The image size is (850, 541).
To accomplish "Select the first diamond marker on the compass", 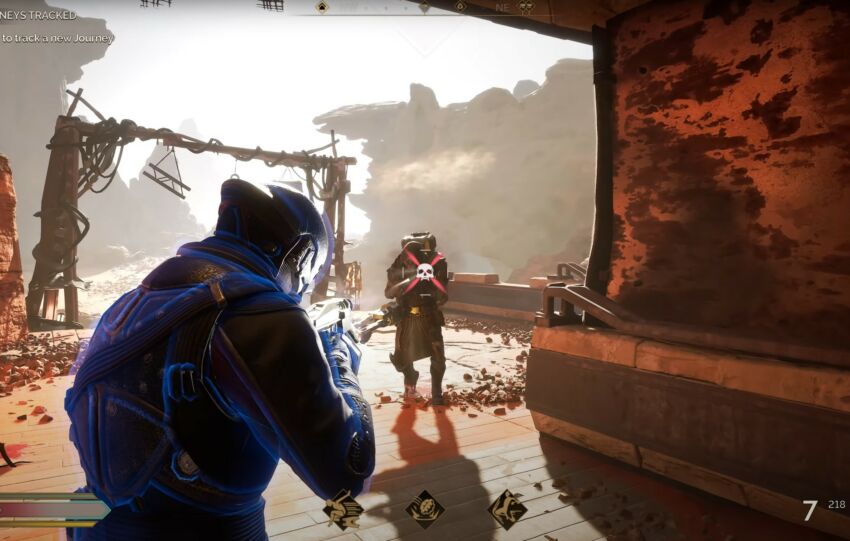I will 322,7.
